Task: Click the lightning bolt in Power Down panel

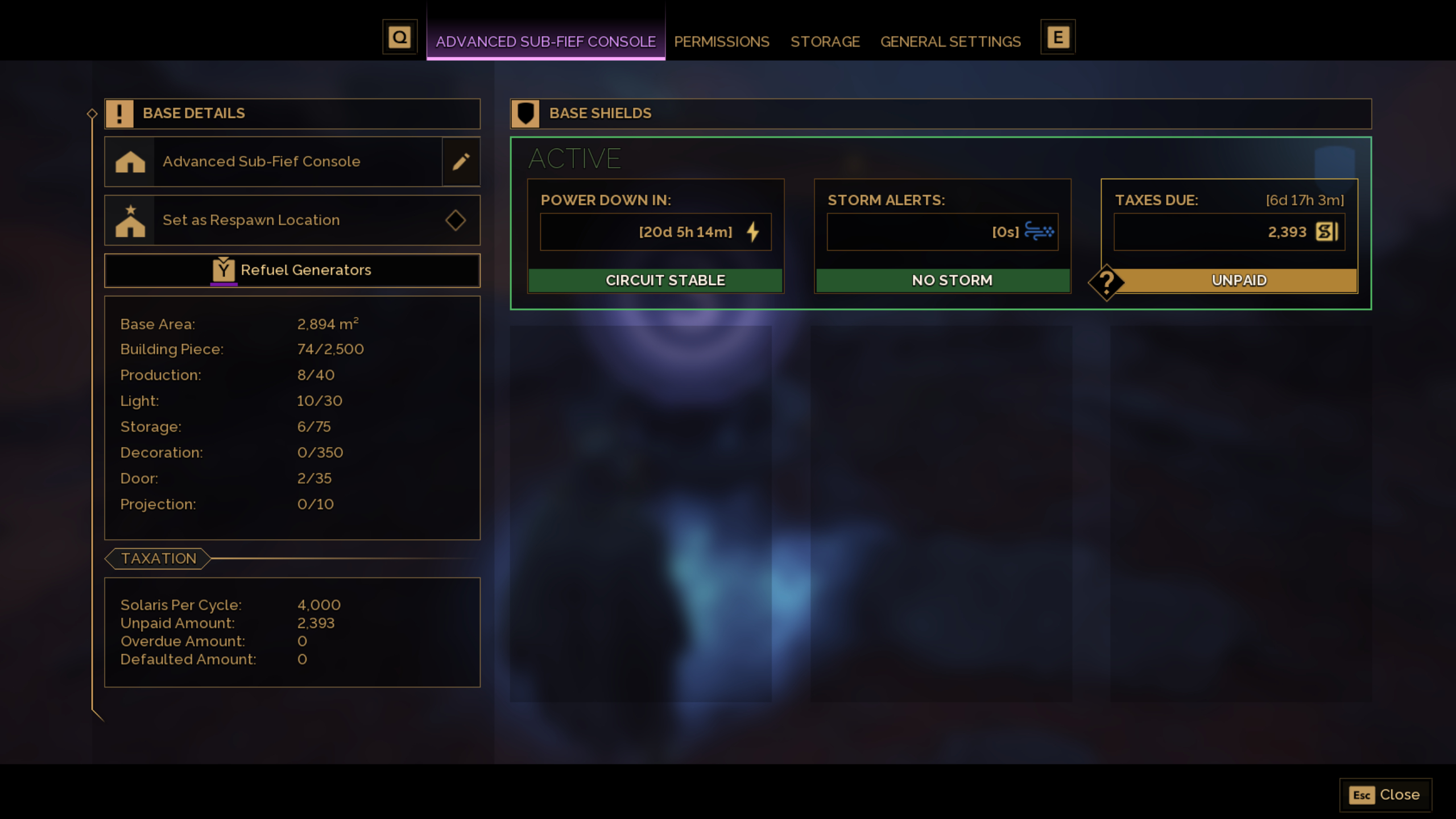Action: [x=753, y=231]
